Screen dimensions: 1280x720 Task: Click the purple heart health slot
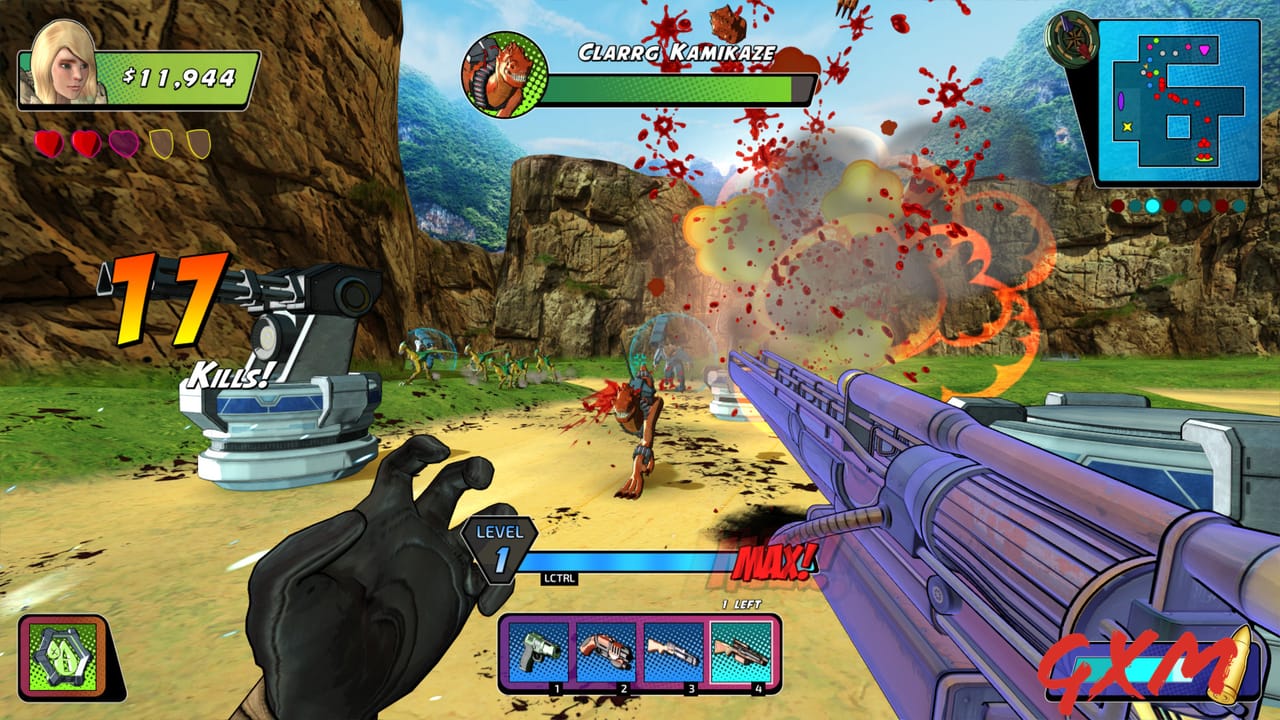(x=124, y=144)
